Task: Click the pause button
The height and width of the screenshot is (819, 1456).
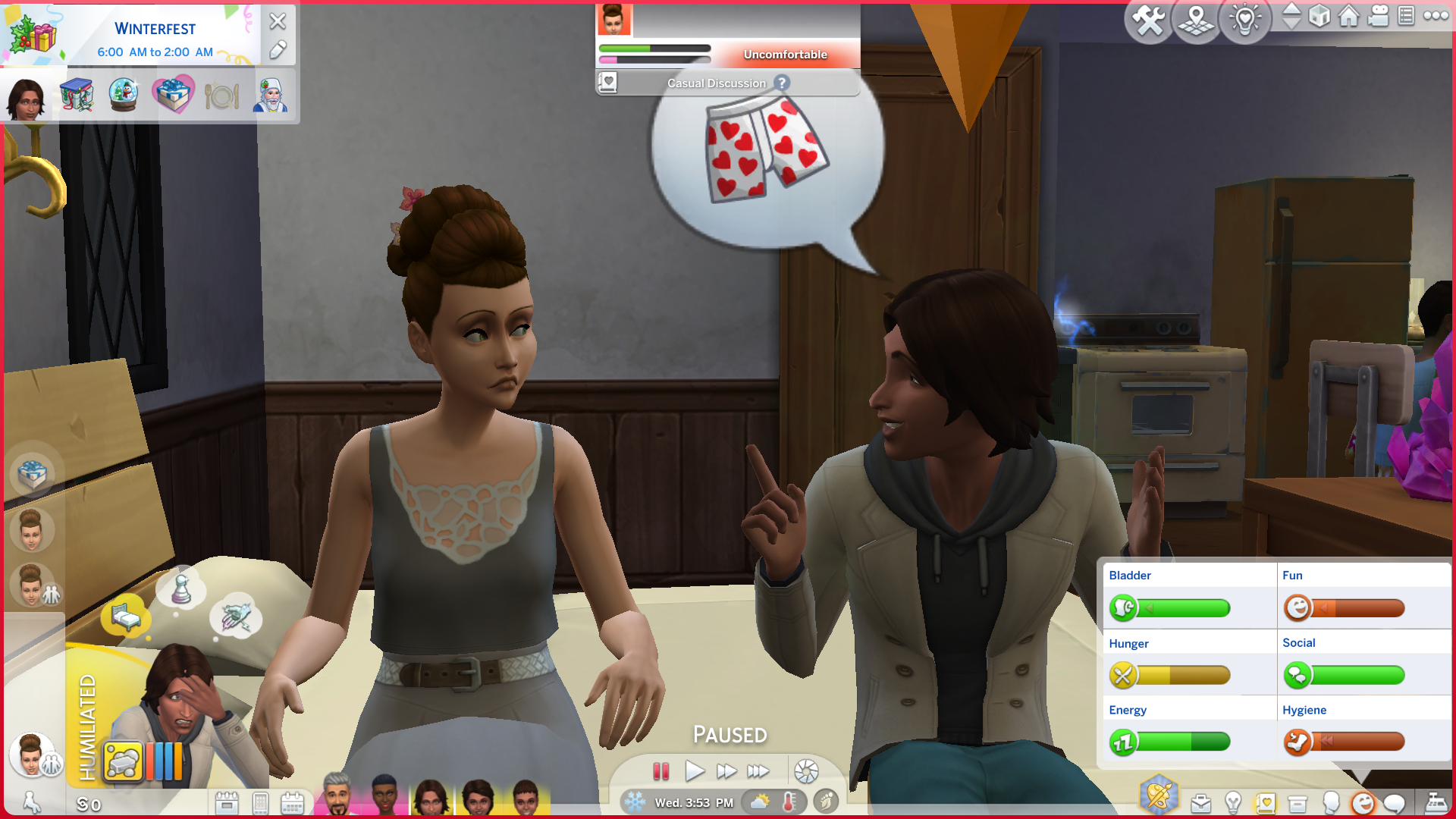Action: point(661,771)
